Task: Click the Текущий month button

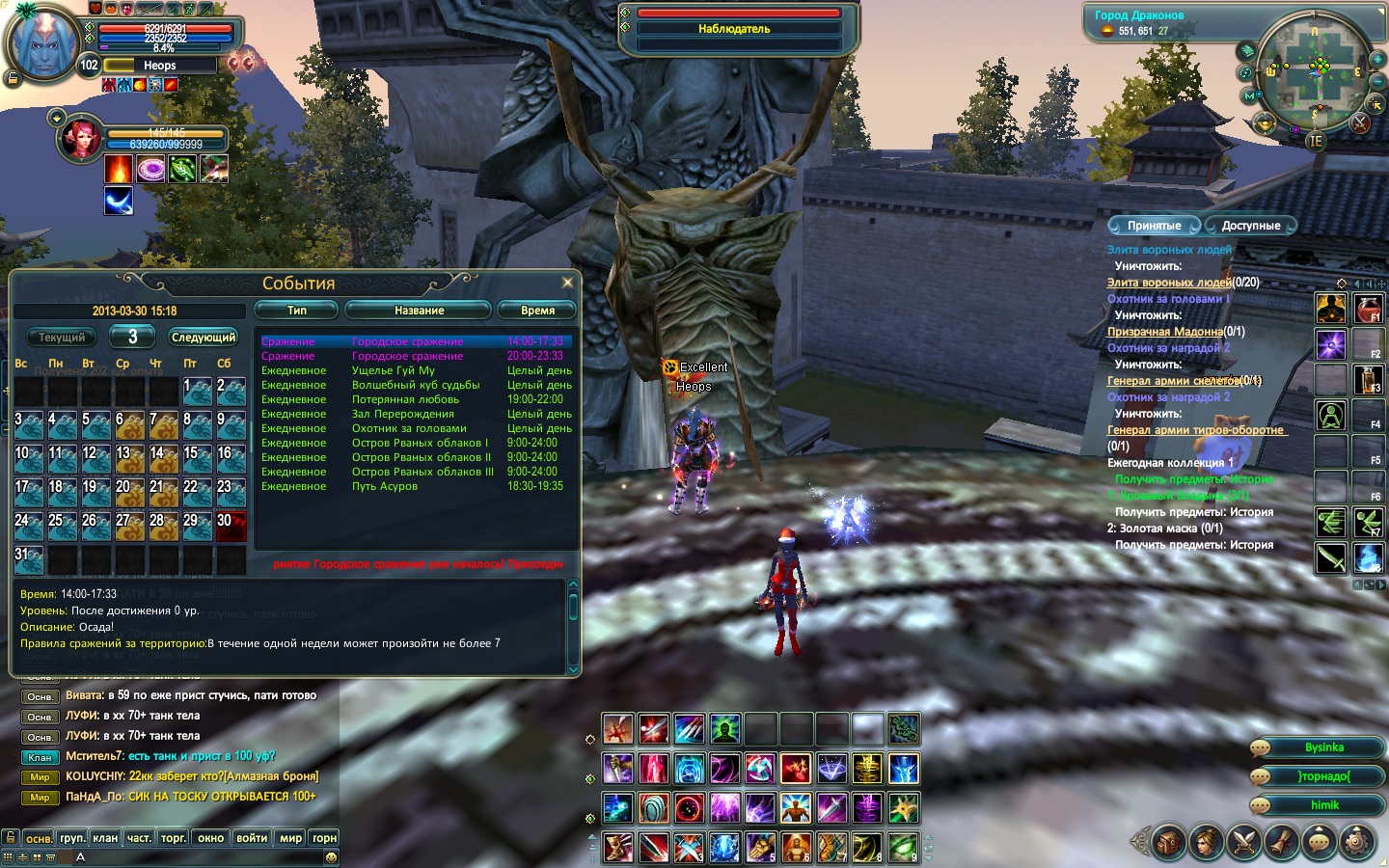Action: (62, 338)
